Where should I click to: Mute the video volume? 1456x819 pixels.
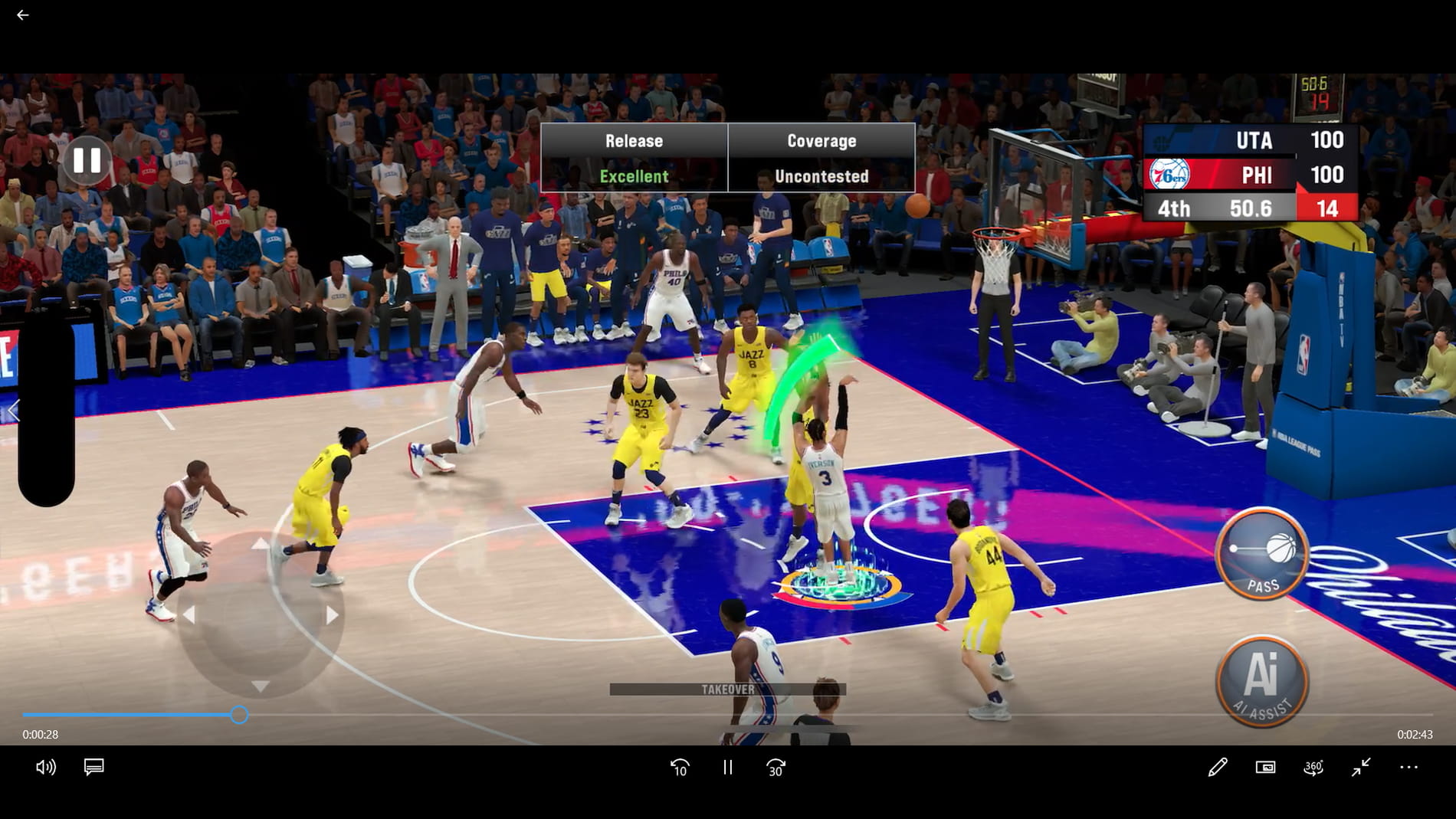point(46,767)
